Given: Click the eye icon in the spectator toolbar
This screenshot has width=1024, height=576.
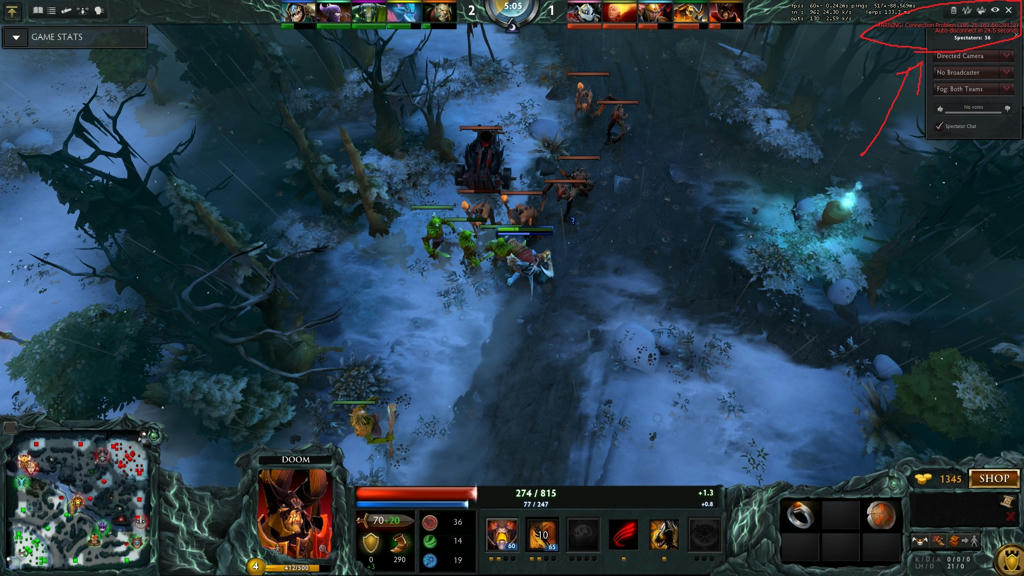Looking at the screenshot, I should 995,10.
